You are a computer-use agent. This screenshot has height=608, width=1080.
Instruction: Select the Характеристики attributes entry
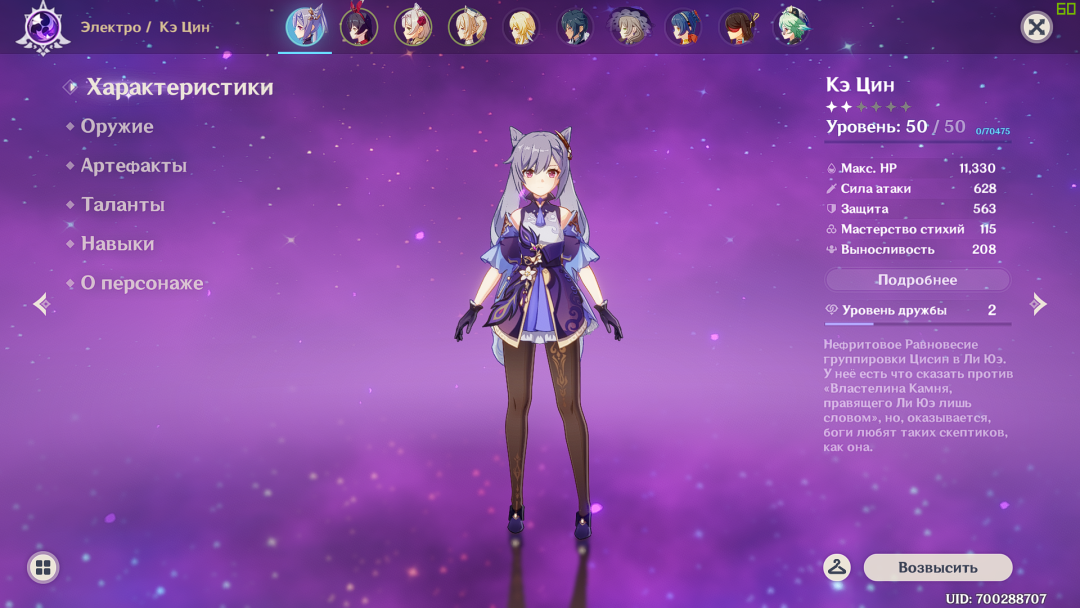(x=179, y=88)
